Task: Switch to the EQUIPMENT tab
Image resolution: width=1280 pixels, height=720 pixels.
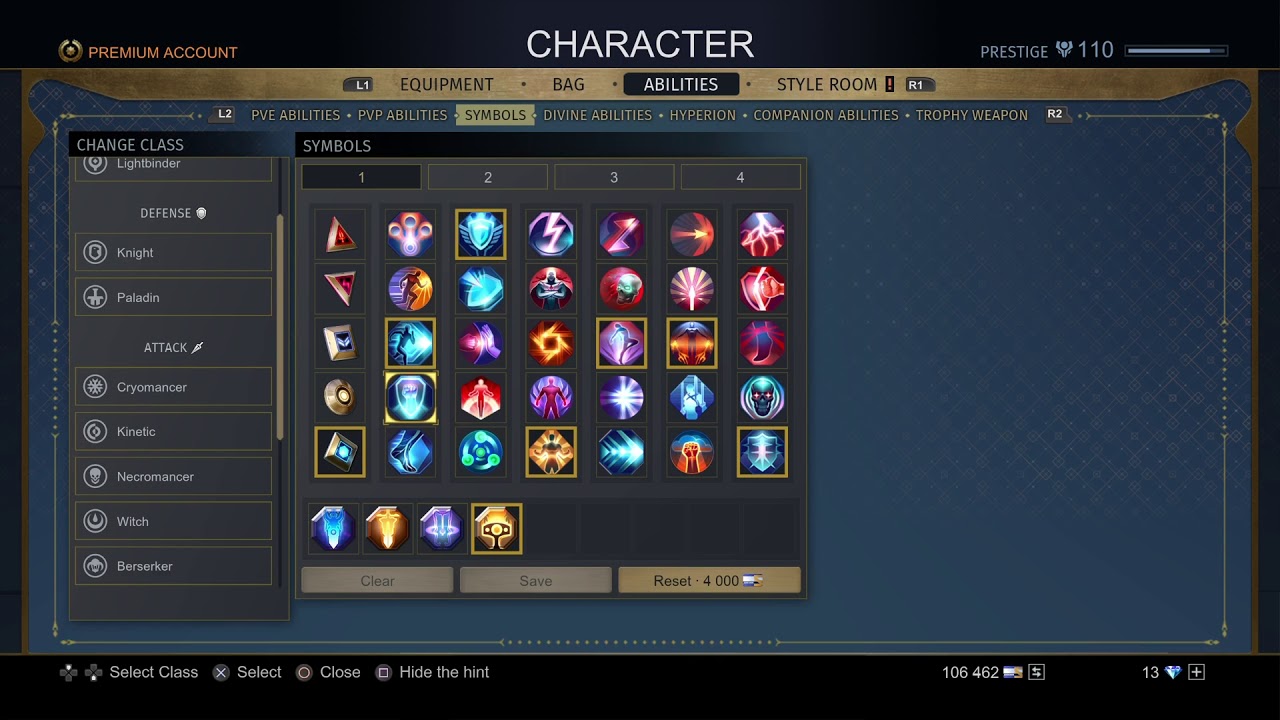Action: click(x=447, y=84)
